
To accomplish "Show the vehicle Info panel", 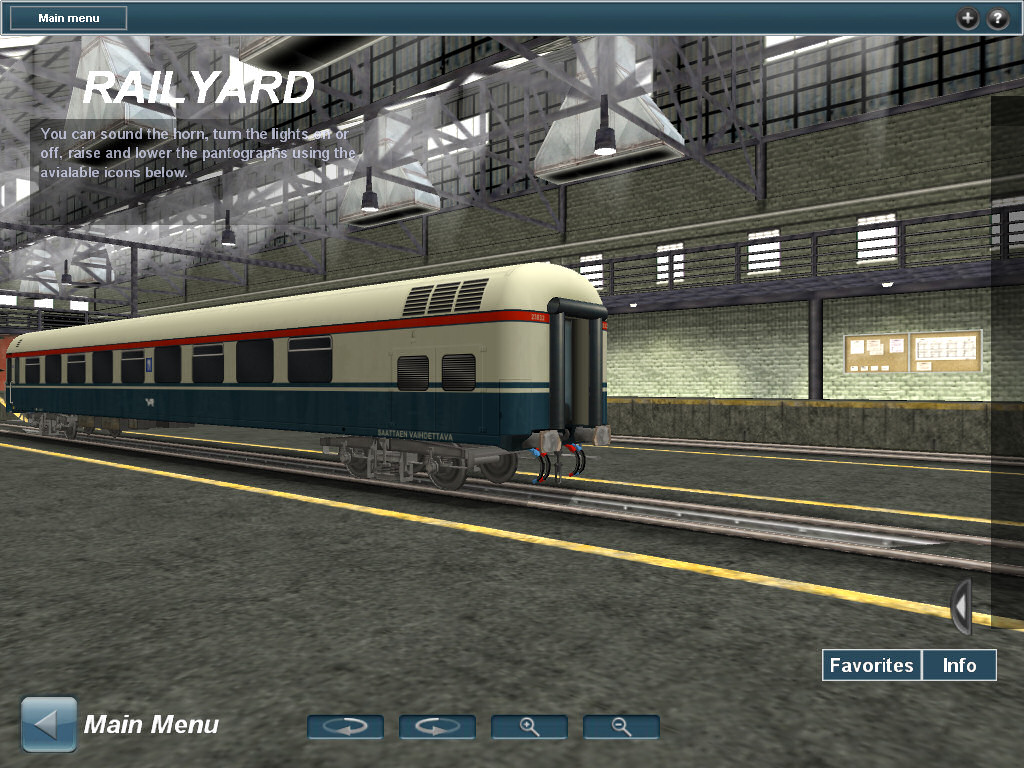I will 959,665.
